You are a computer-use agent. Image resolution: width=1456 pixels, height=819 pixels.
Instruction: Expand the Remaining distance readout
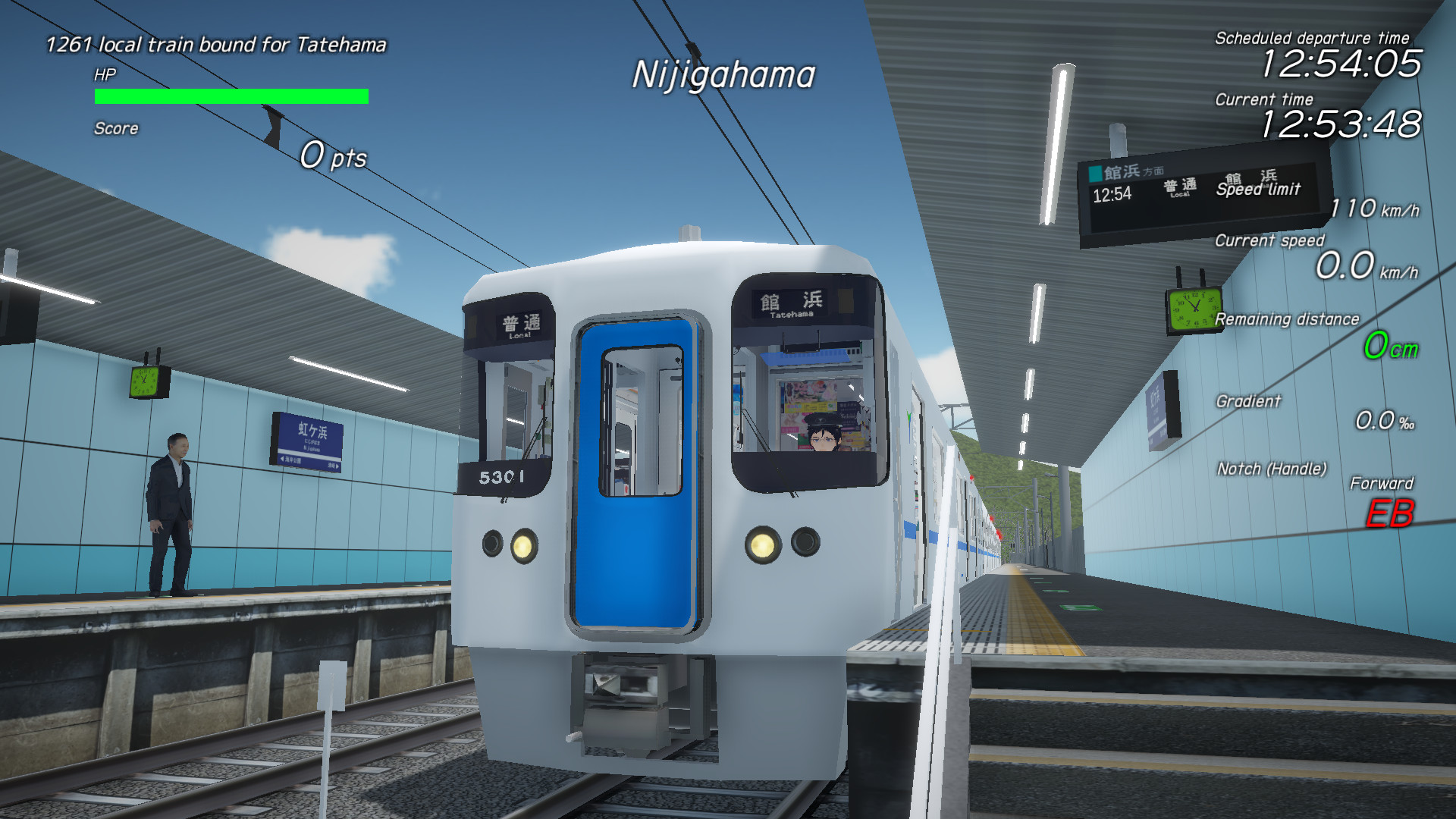pos(1288,319)
